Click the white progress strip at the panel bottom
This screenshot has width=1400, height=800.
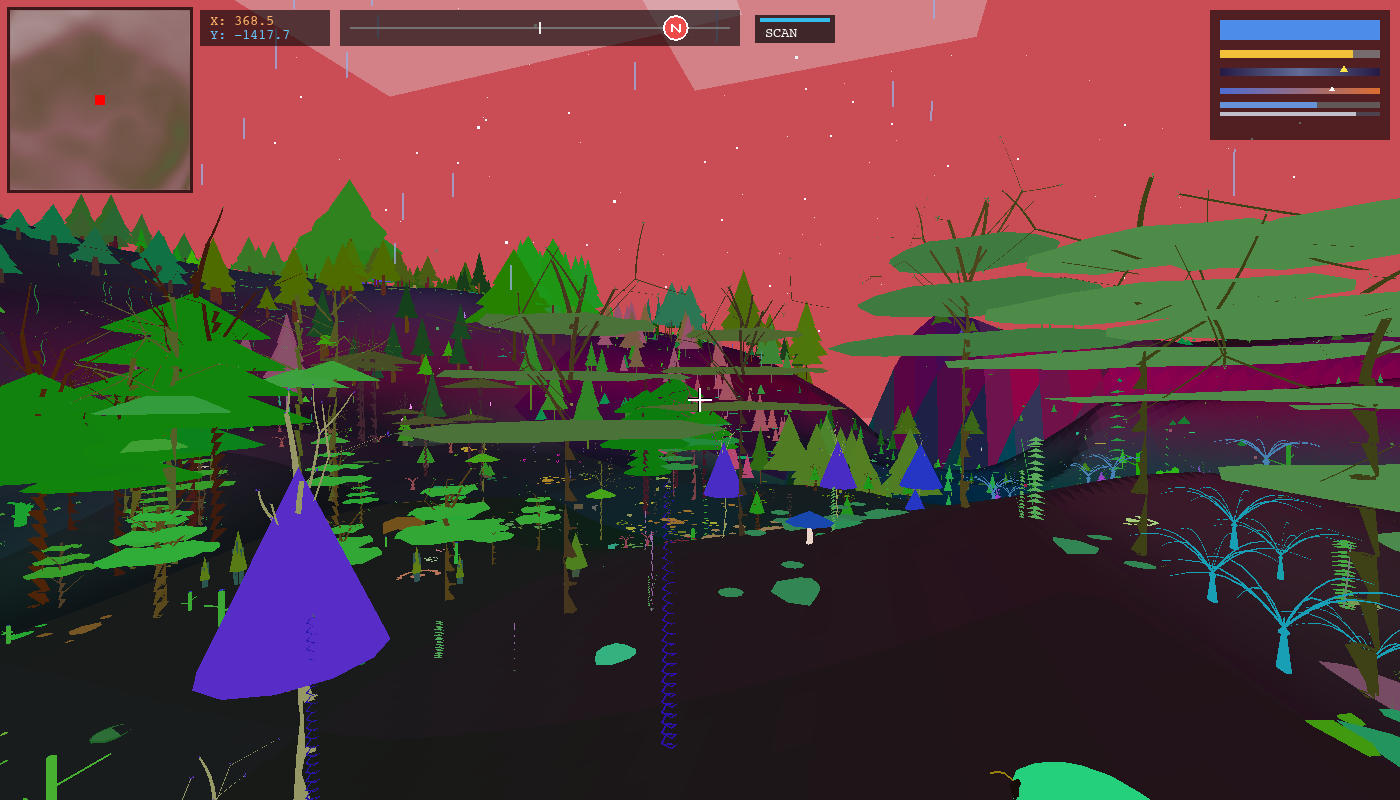[x=1290, y=113]
